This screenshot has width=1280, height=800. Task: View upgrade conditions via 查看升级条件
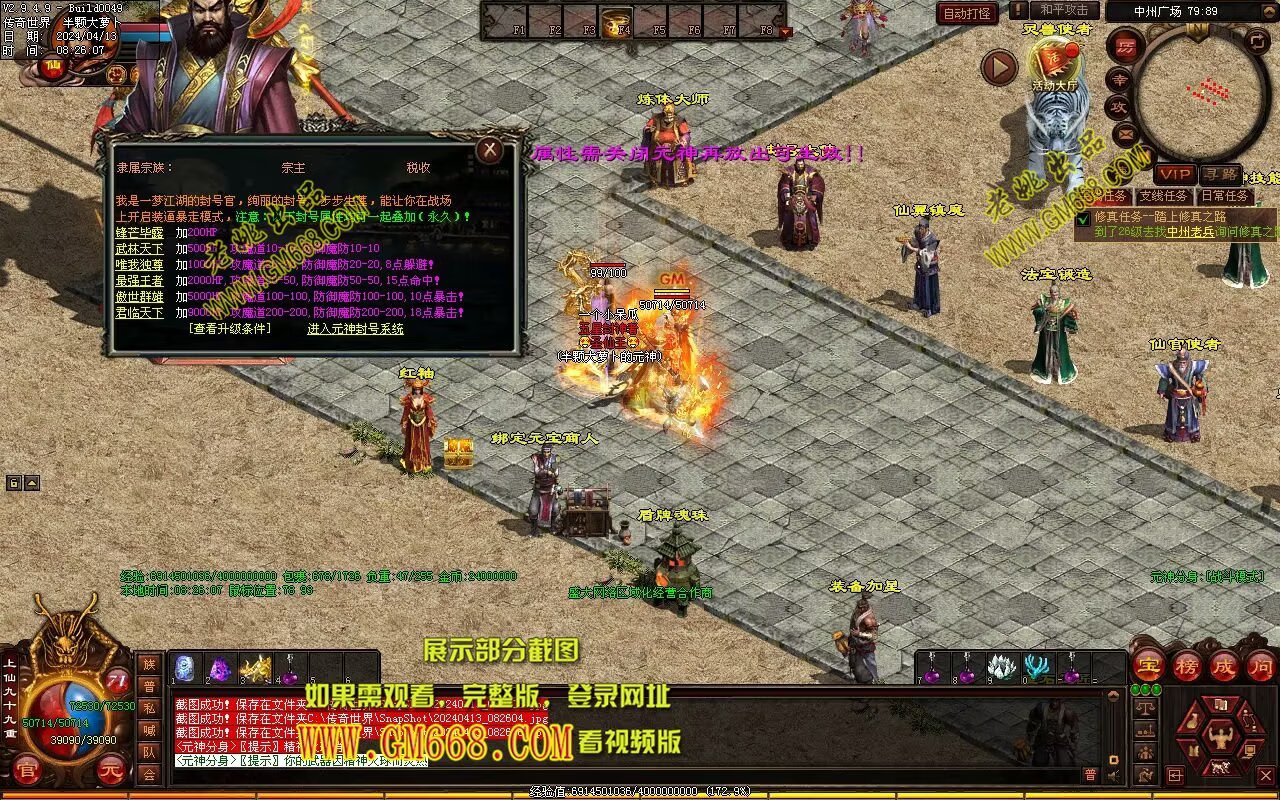(229, 329)
